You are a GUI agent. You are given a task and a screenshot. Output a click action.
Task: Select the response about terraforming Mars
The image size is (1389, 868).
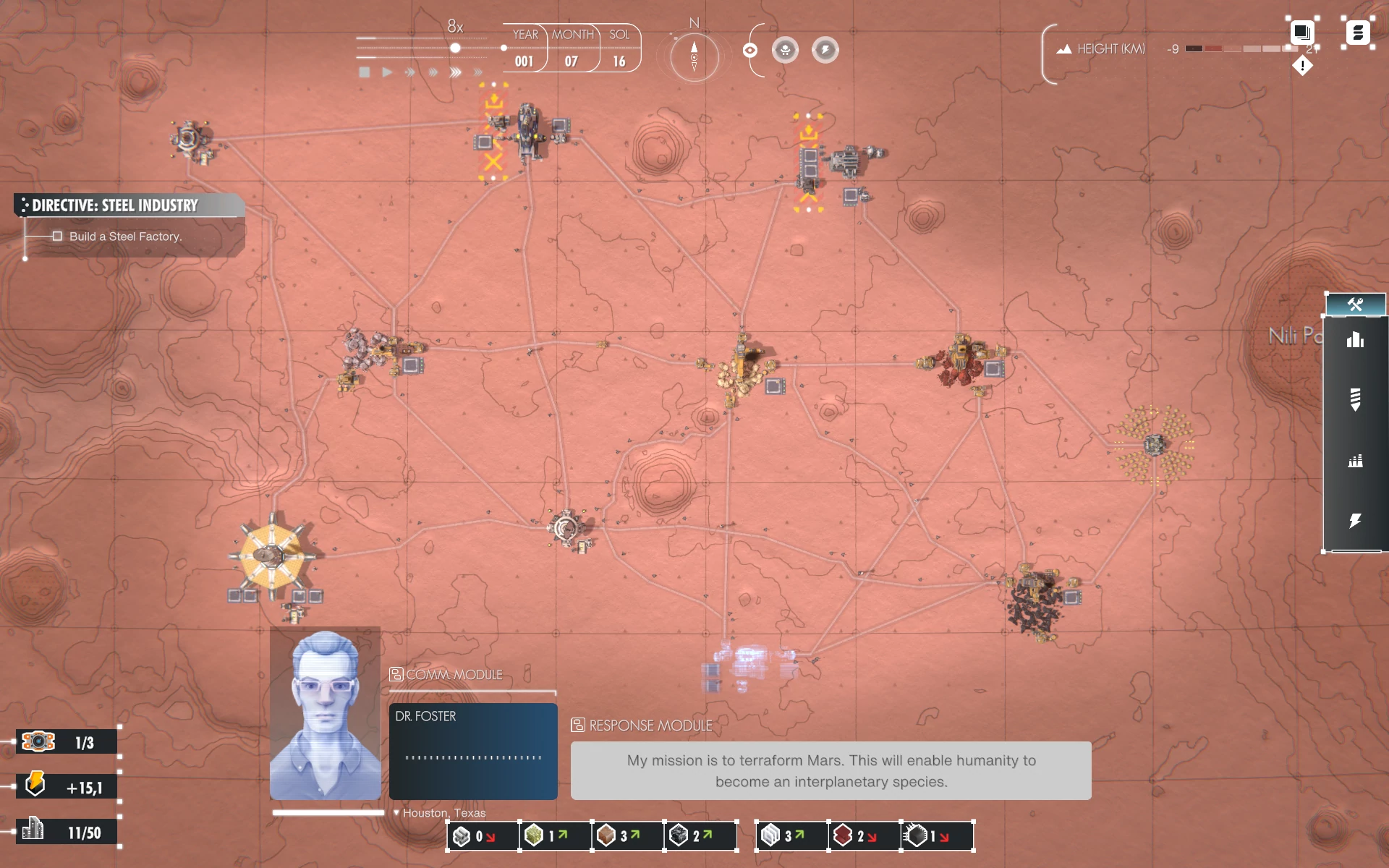831,770
